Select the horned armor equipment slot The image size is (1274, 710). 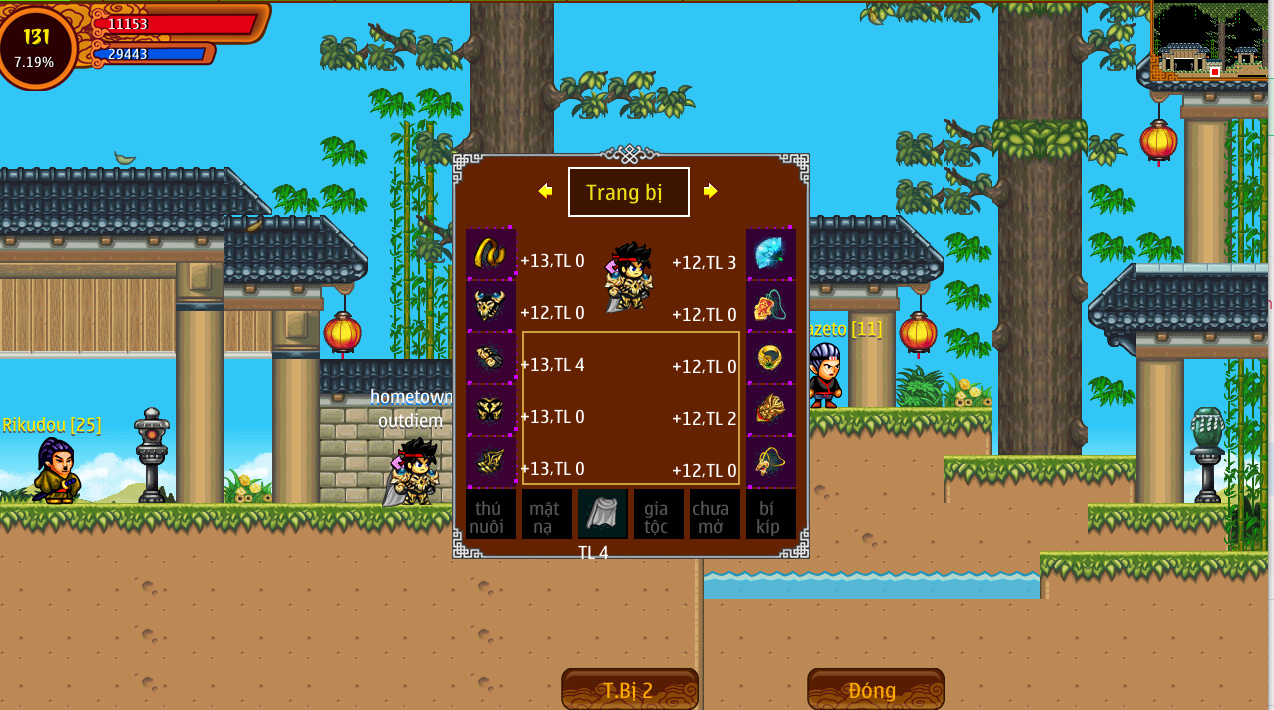490,305
